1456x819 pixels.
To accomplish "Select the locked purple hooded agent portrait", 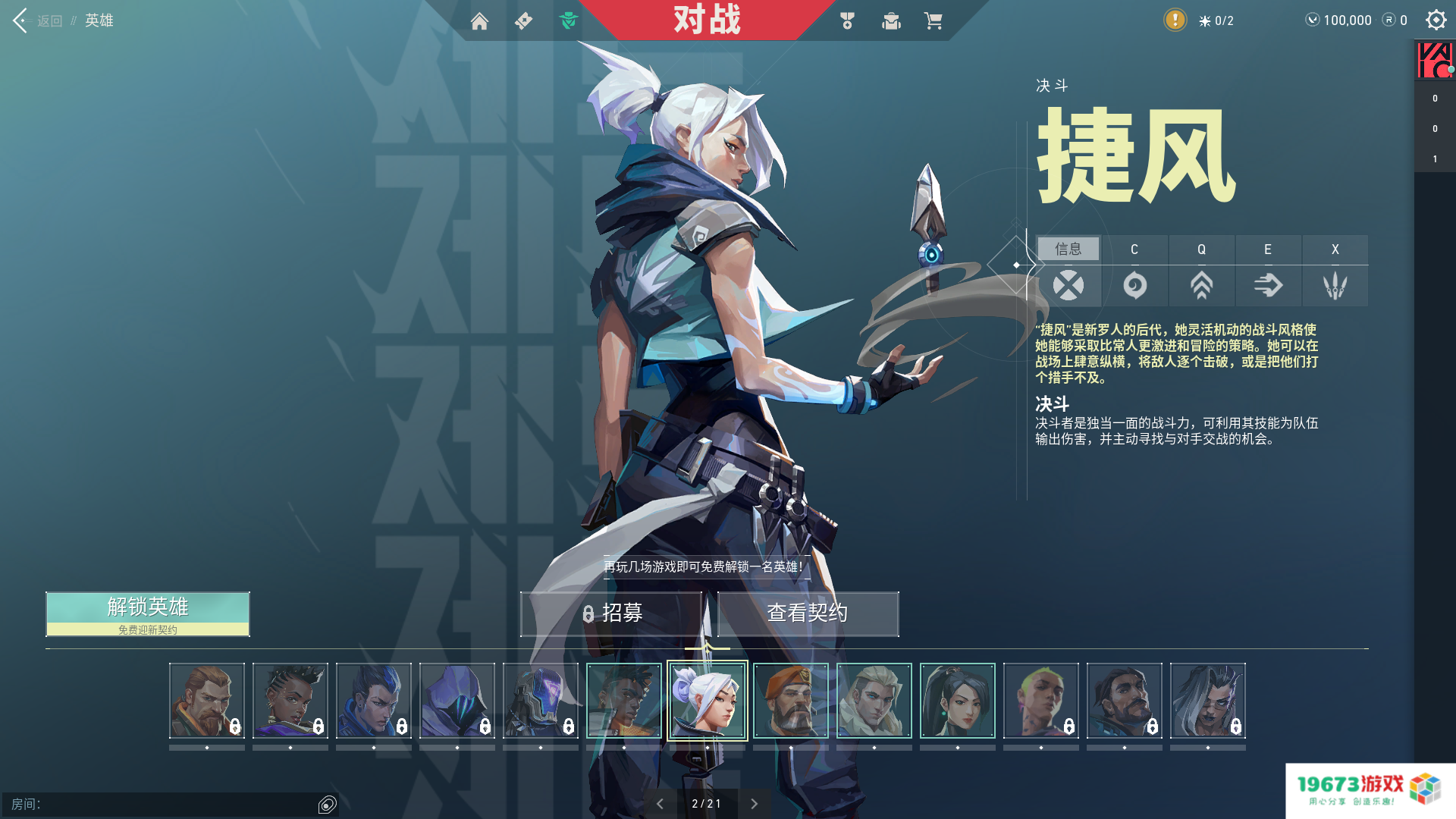I will (457, 701).
